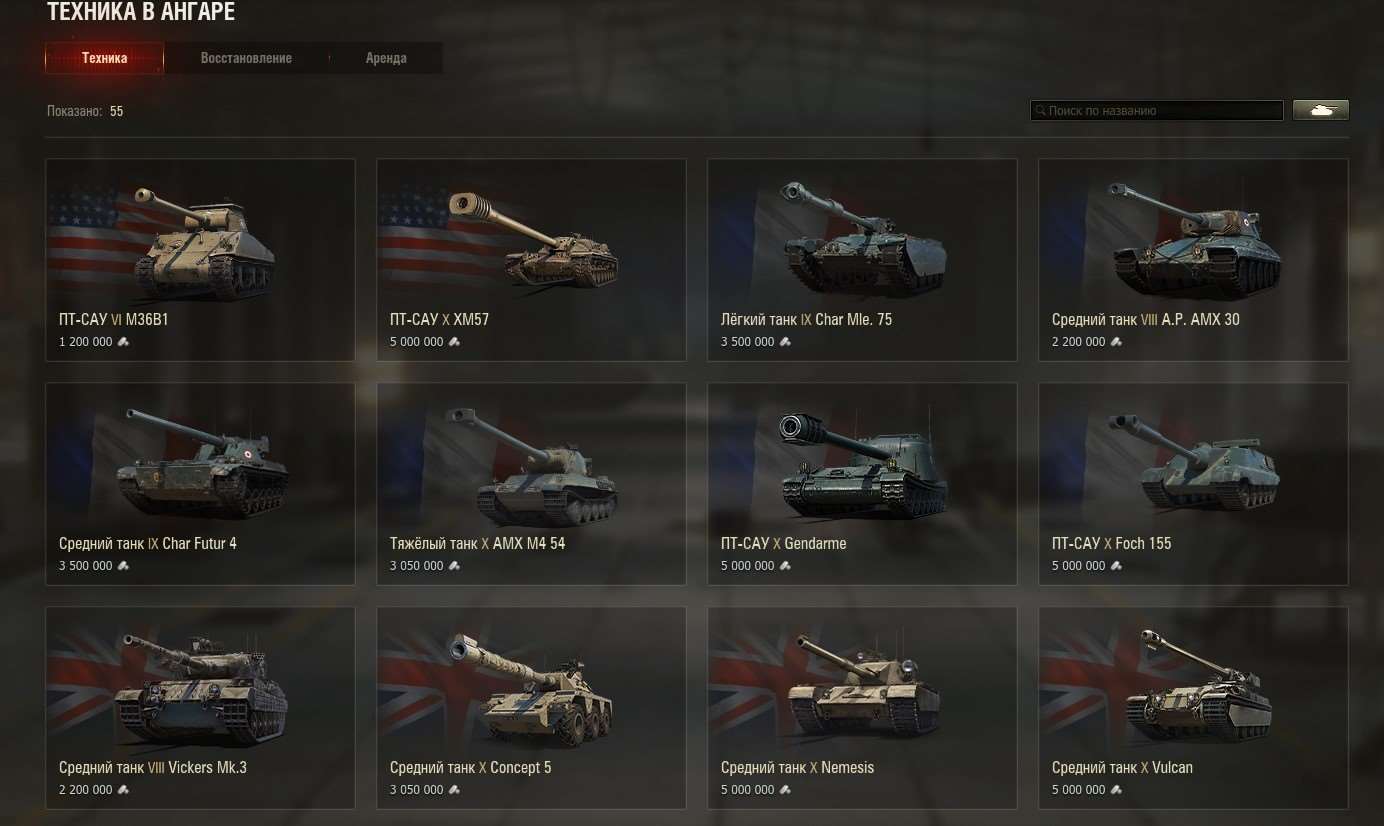Screen dimensions: 1384x826
Task: Select the credits icon on Gendarme card
Action: [x=785, y=566]
